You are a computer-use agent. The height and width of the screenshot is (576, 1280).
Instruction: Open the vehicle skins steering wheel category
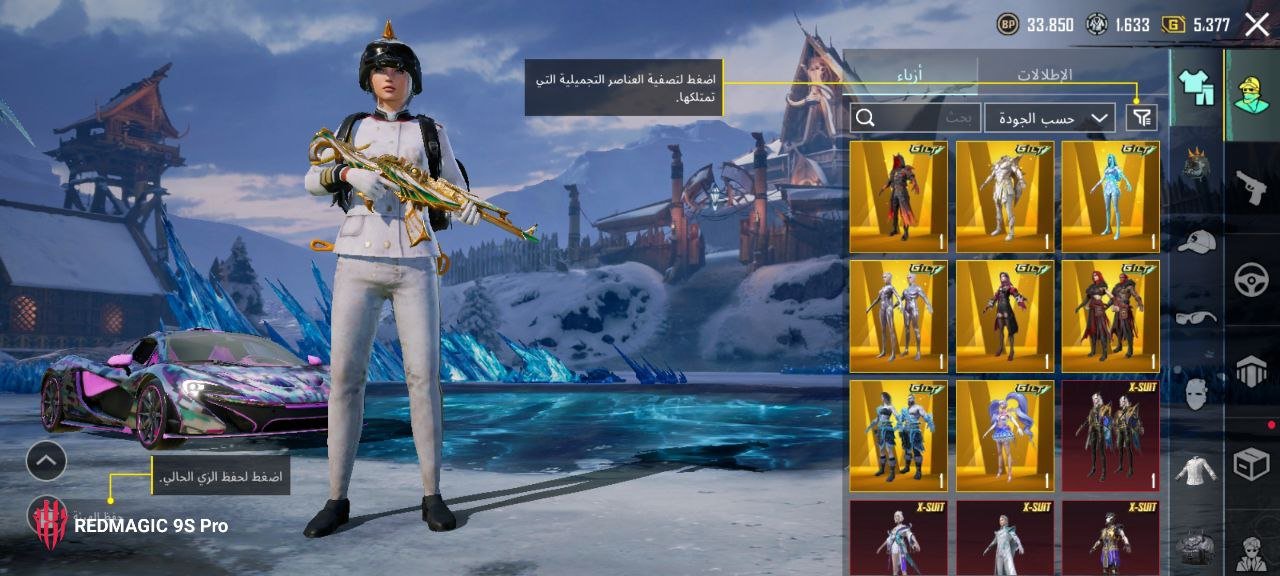tap(1251, 280)
